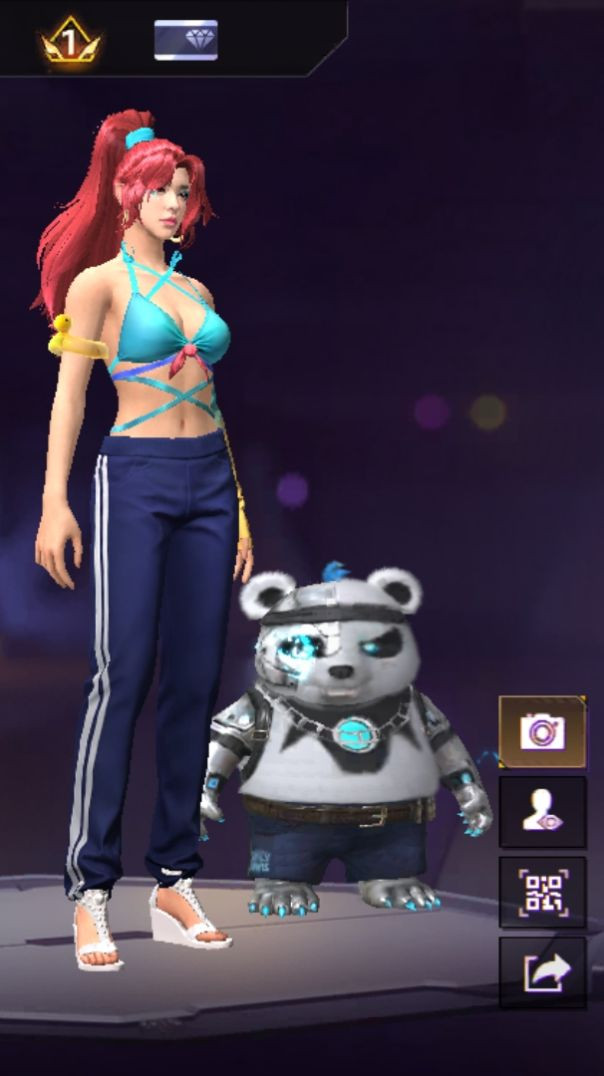Tap the share arrow button
This screenshot has width=604, height=1076.
pos(542,972)
